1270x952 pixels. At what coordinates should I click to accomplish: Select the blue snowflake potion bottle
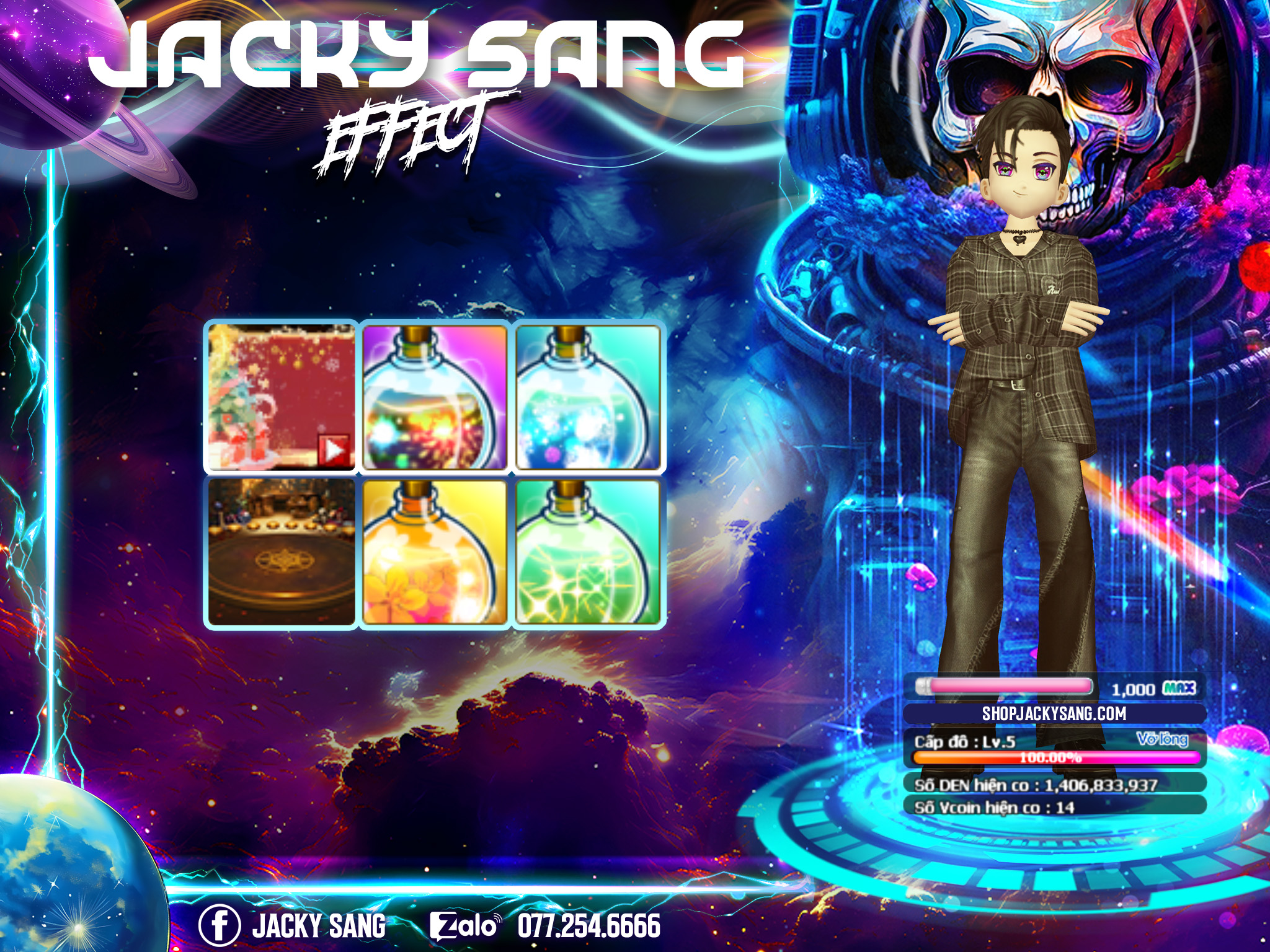pyautogui.click(x=588, y=398)
